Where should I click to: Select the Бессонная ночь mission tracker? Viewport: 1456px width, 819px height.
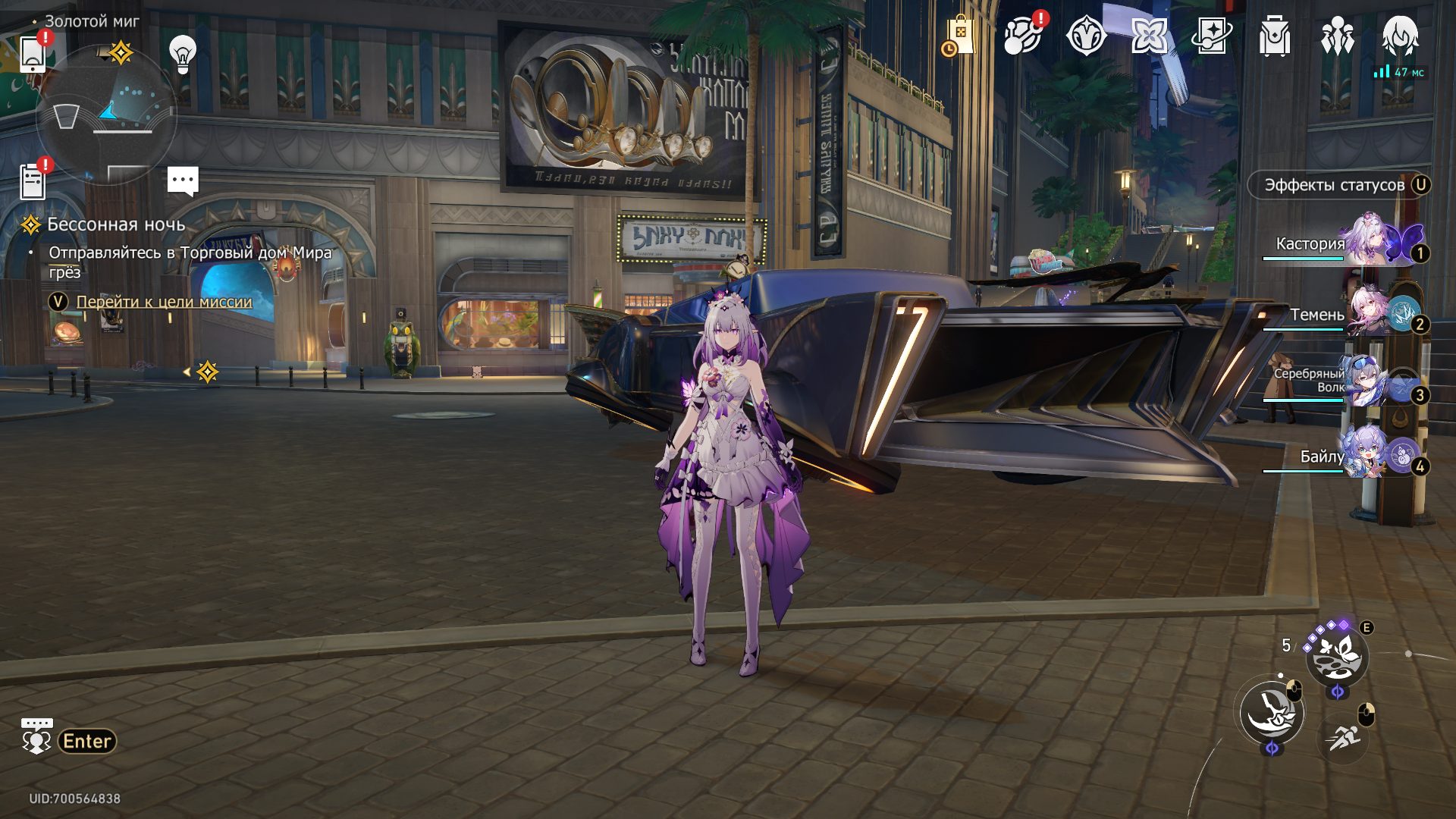click(x=115, y=224)
